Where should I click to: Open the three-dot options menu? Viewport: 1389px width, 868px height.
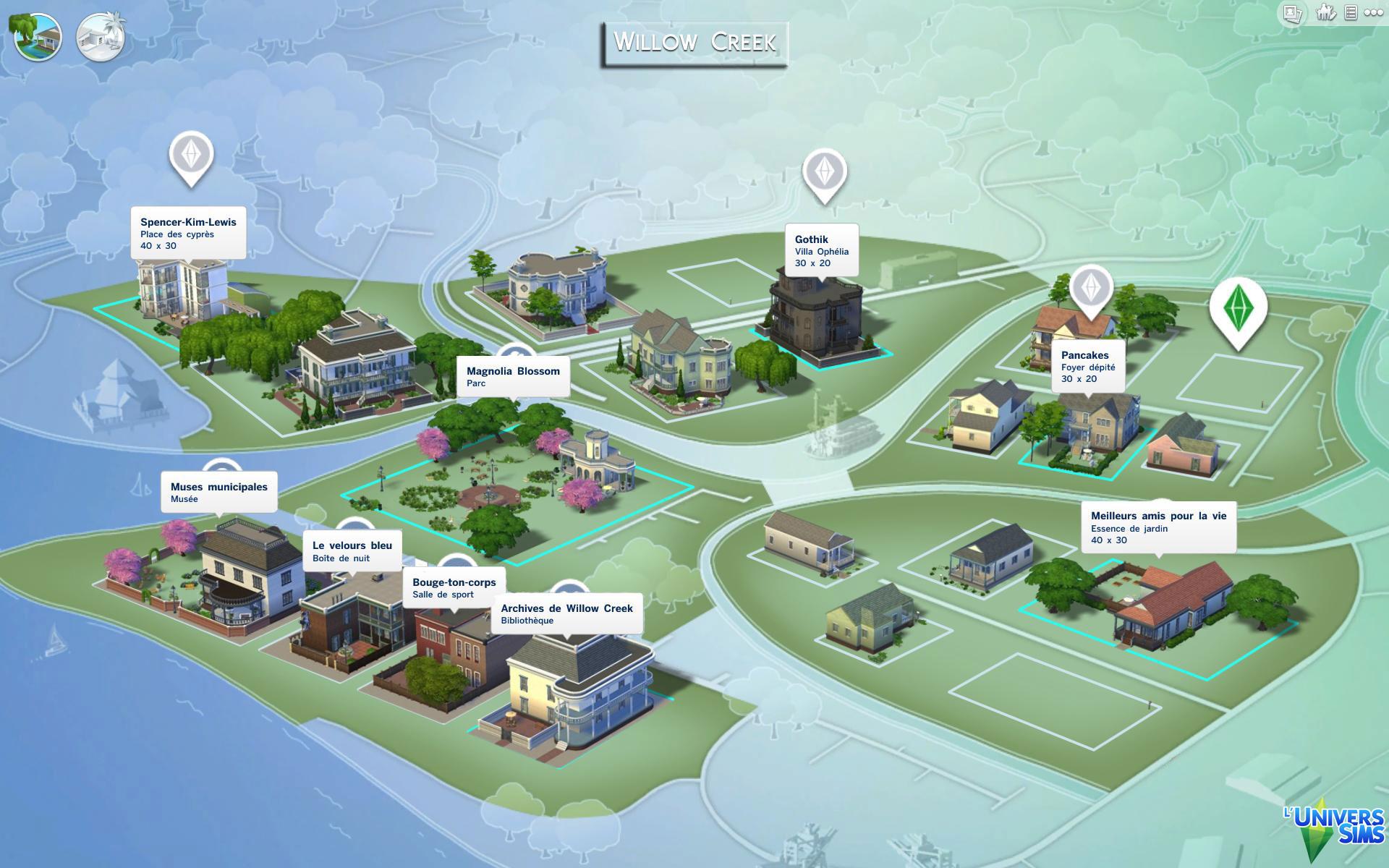(1373, 13)
